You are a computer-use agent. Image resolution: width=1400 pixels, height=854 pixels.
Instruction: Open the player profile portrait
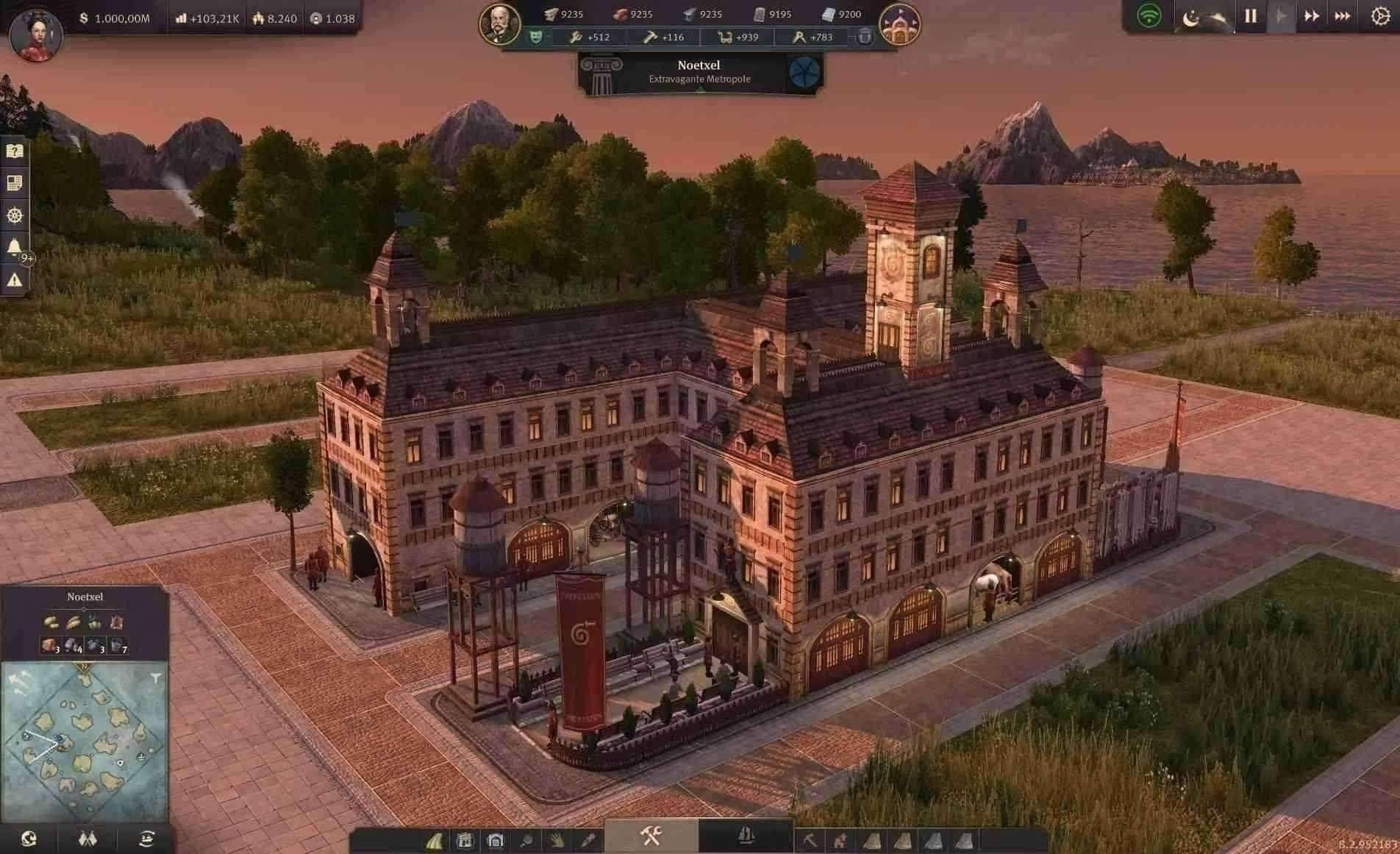35,34
